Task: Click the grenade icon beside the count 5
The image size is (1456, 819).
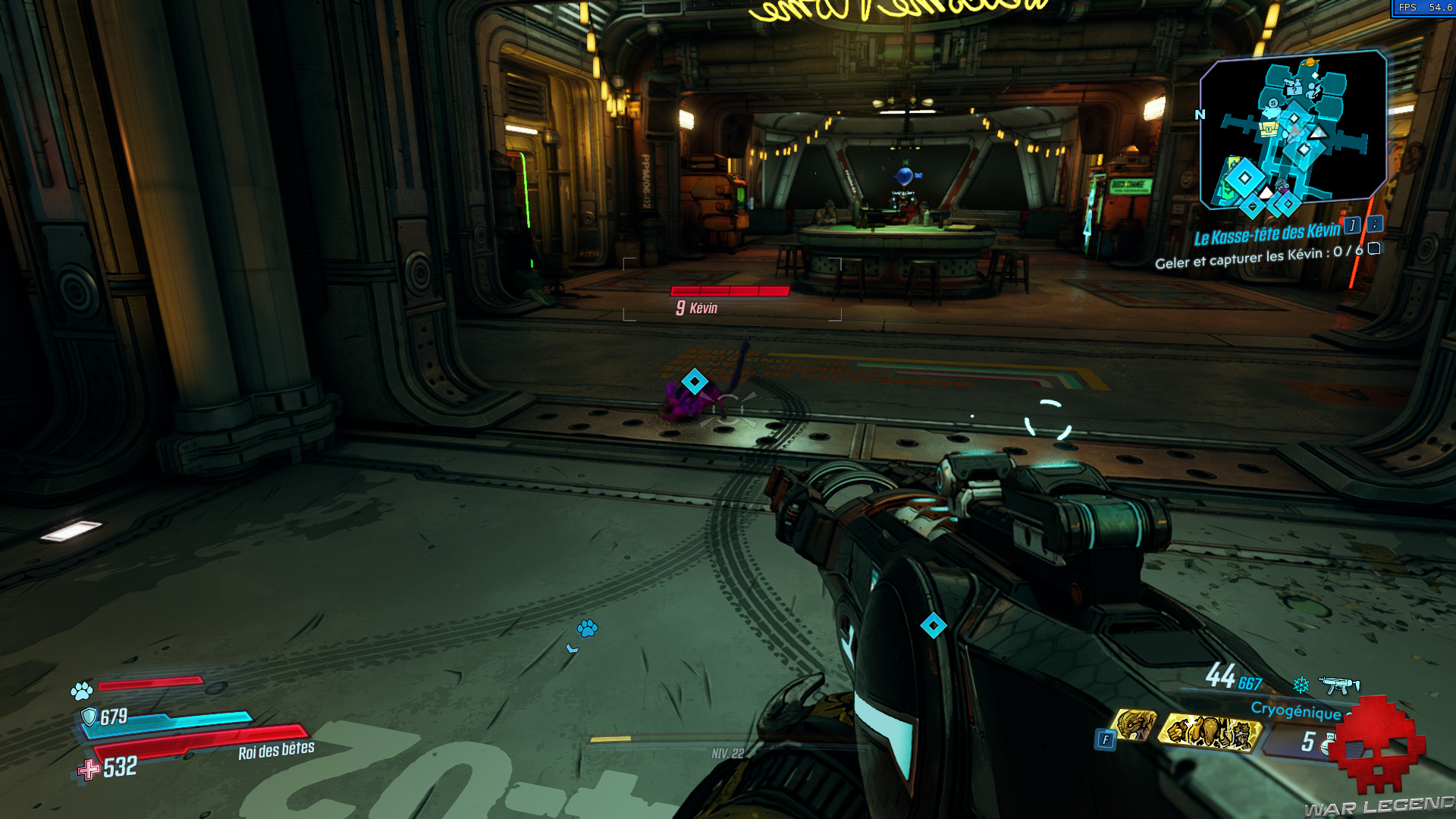Action: tap(1329, 745)
